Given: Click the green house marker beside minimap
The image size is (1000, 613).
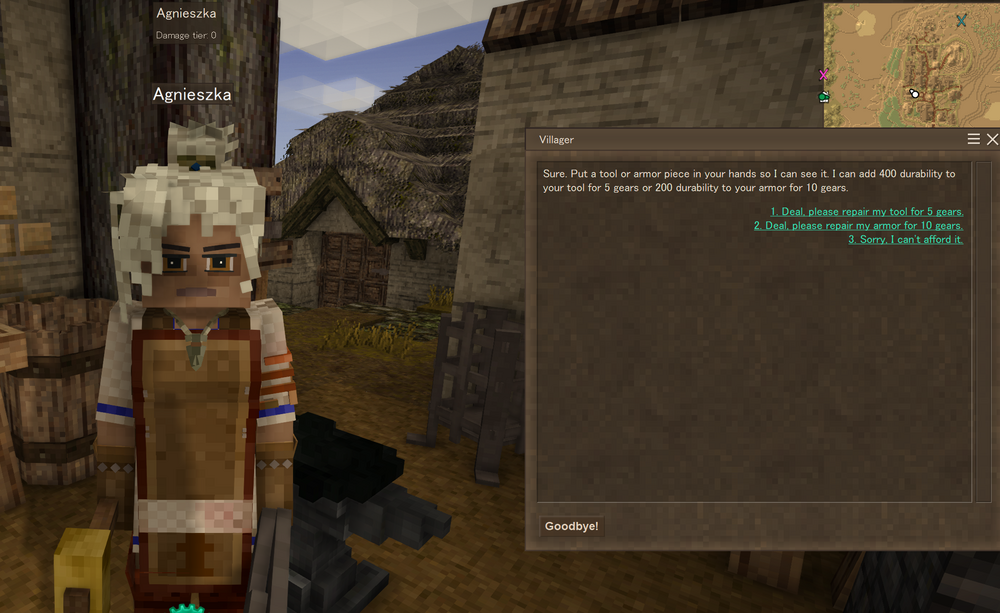Looking at the screenshot, I should coord(824,97).
